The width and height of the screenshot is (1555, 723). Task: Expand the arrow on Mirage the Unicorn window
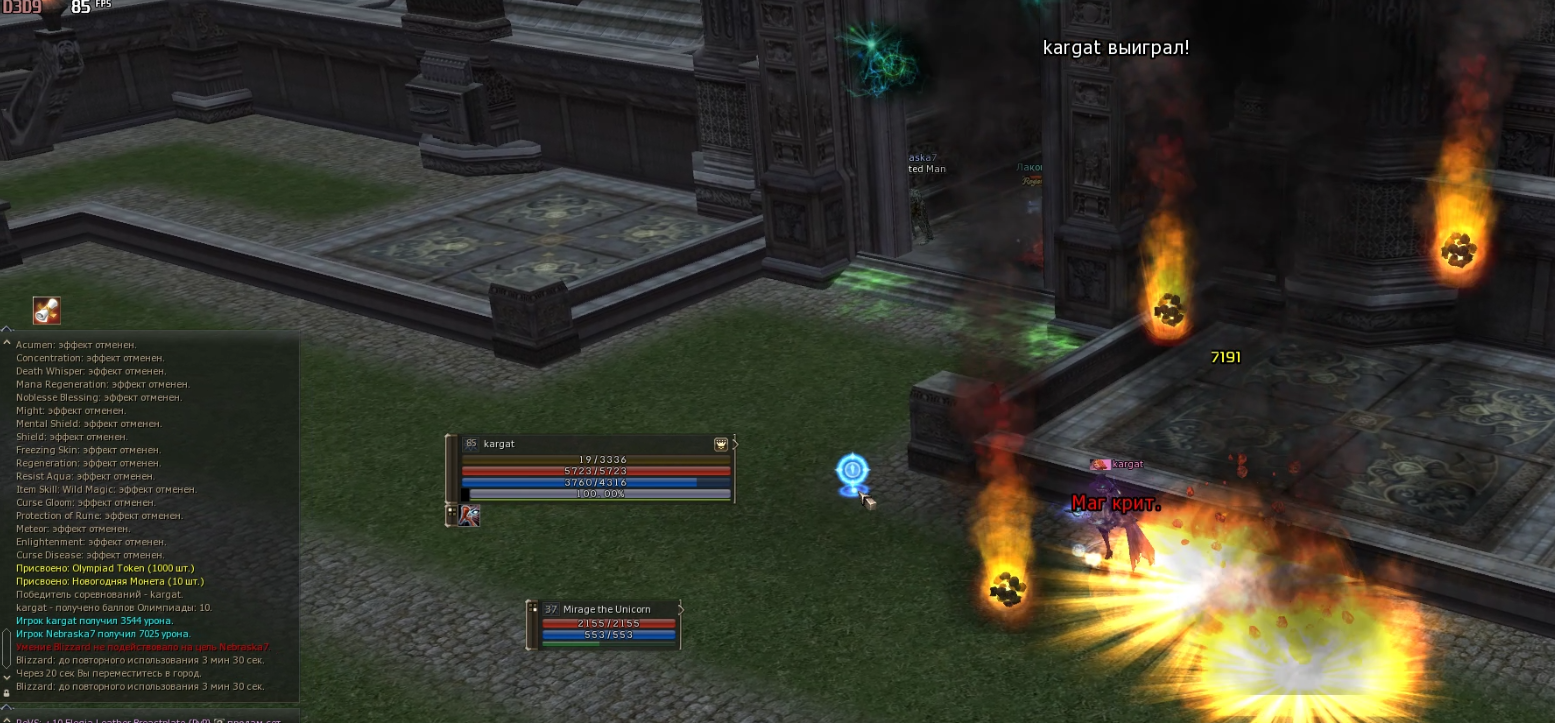[680, 608]
